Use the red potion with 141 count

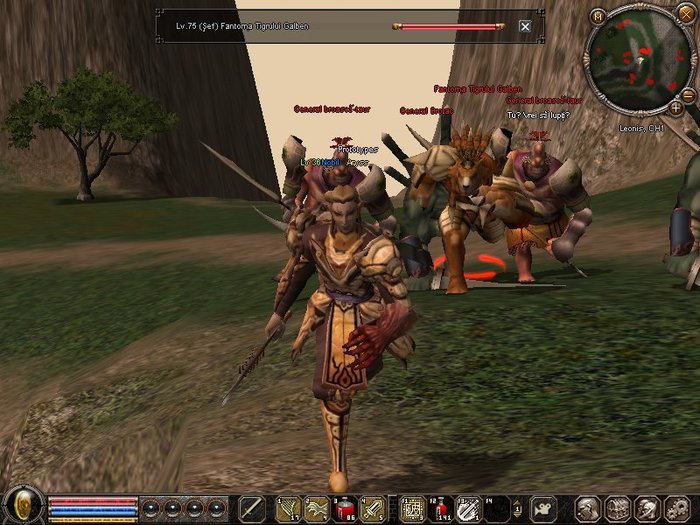(440, 508)
